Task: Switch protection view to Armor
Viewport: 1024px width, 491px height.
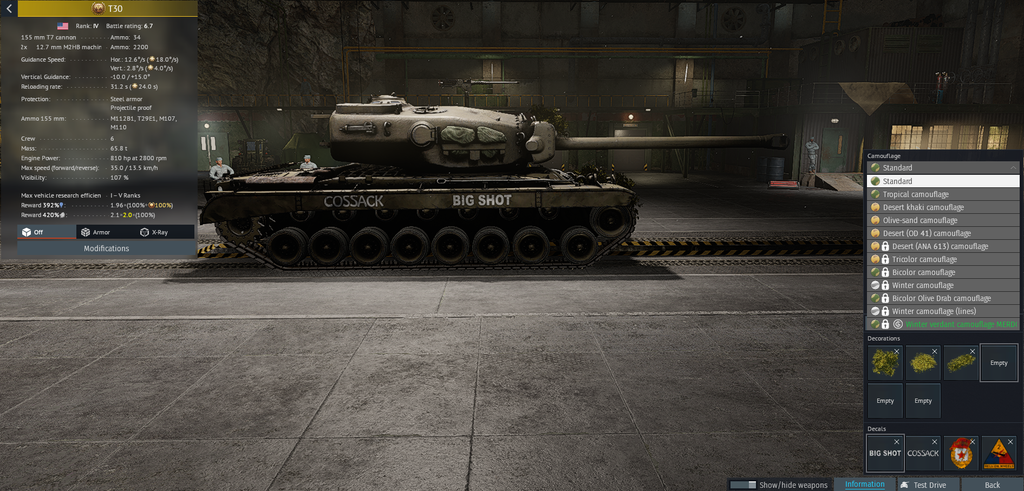Action: point(95,232)
